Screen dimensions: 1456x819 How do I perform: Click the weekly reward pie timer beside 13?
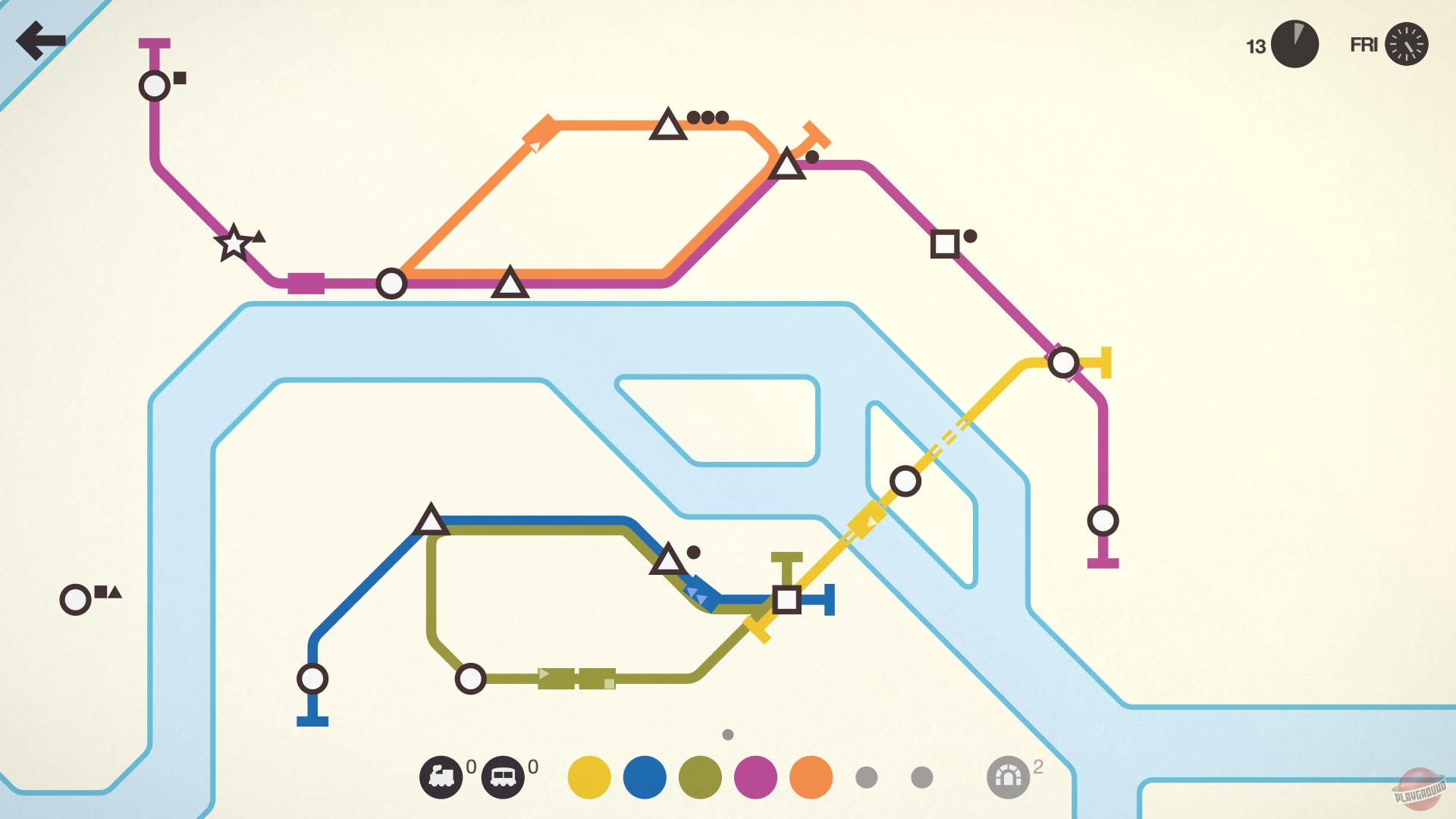[1294, 45]
